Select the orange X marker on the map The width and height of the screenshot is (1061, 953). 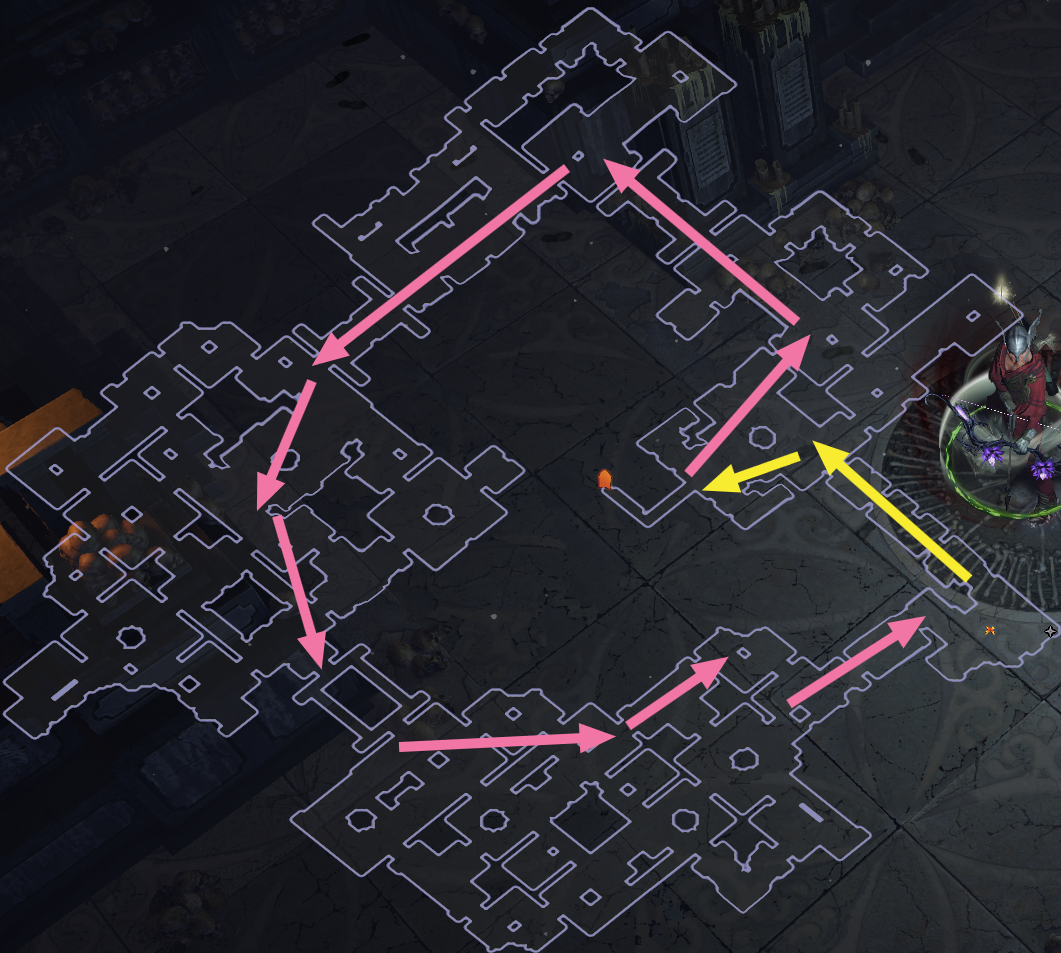point(990,629)
